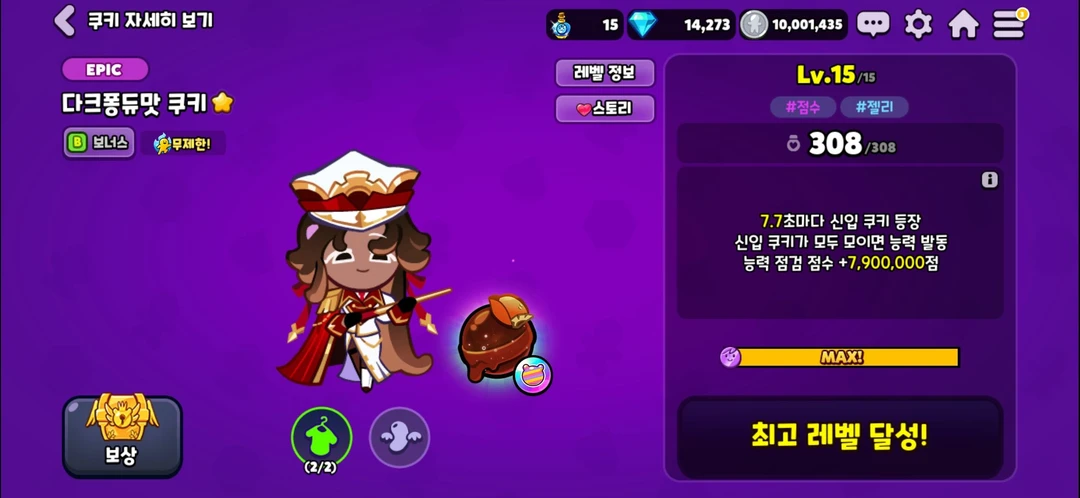Show the skill info tooltip icon

tap(990, 180)
